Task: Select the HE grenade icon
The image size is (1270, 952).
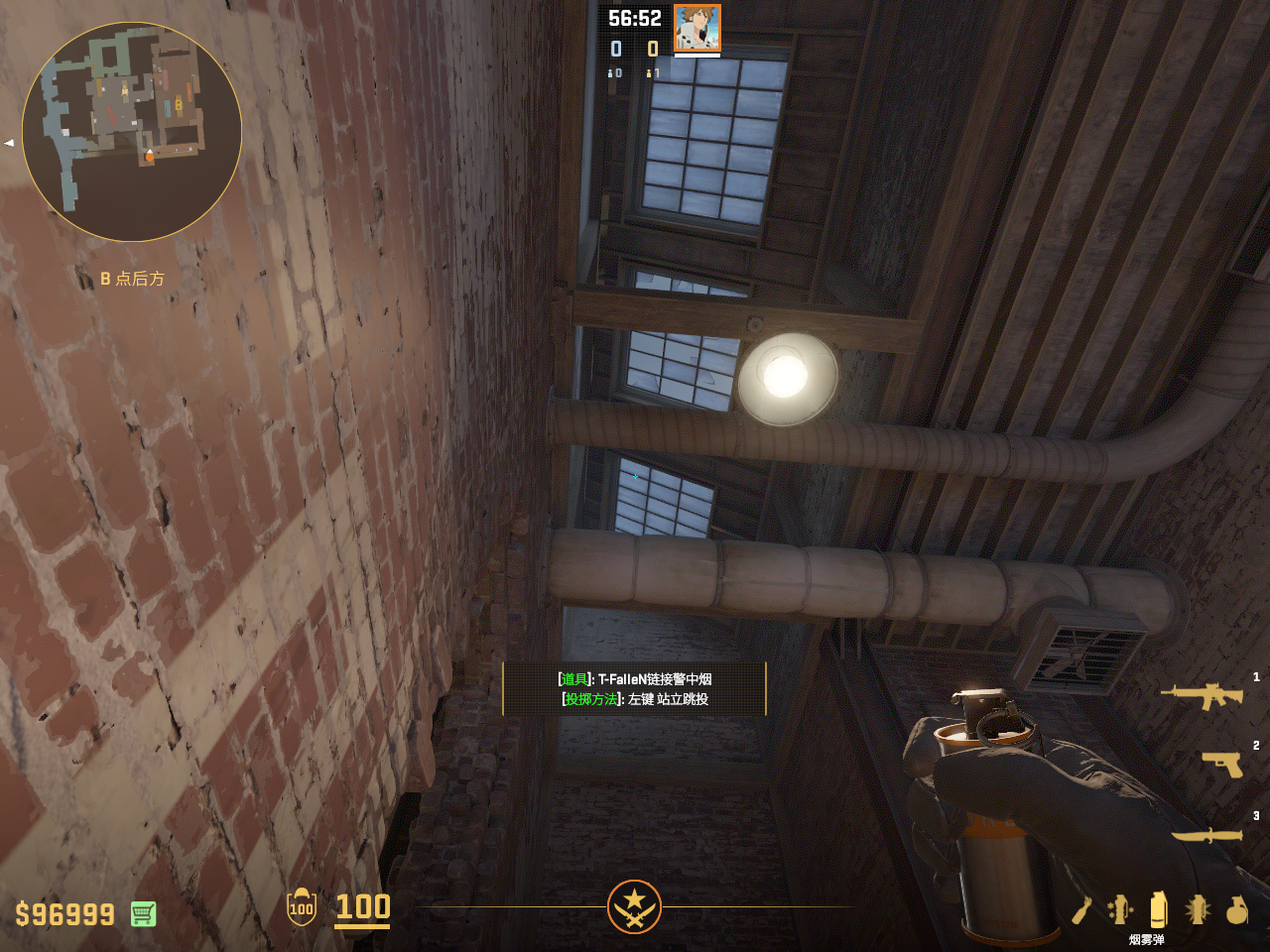Action: tap(1236, 909)
